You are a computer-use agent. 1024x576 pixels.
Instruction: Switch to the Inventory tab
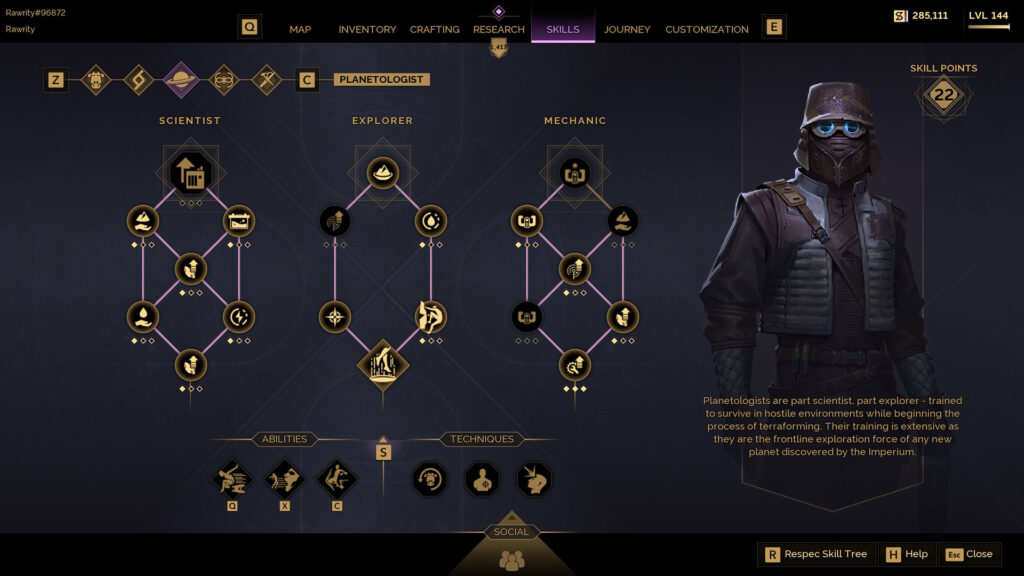coord(367,29)
